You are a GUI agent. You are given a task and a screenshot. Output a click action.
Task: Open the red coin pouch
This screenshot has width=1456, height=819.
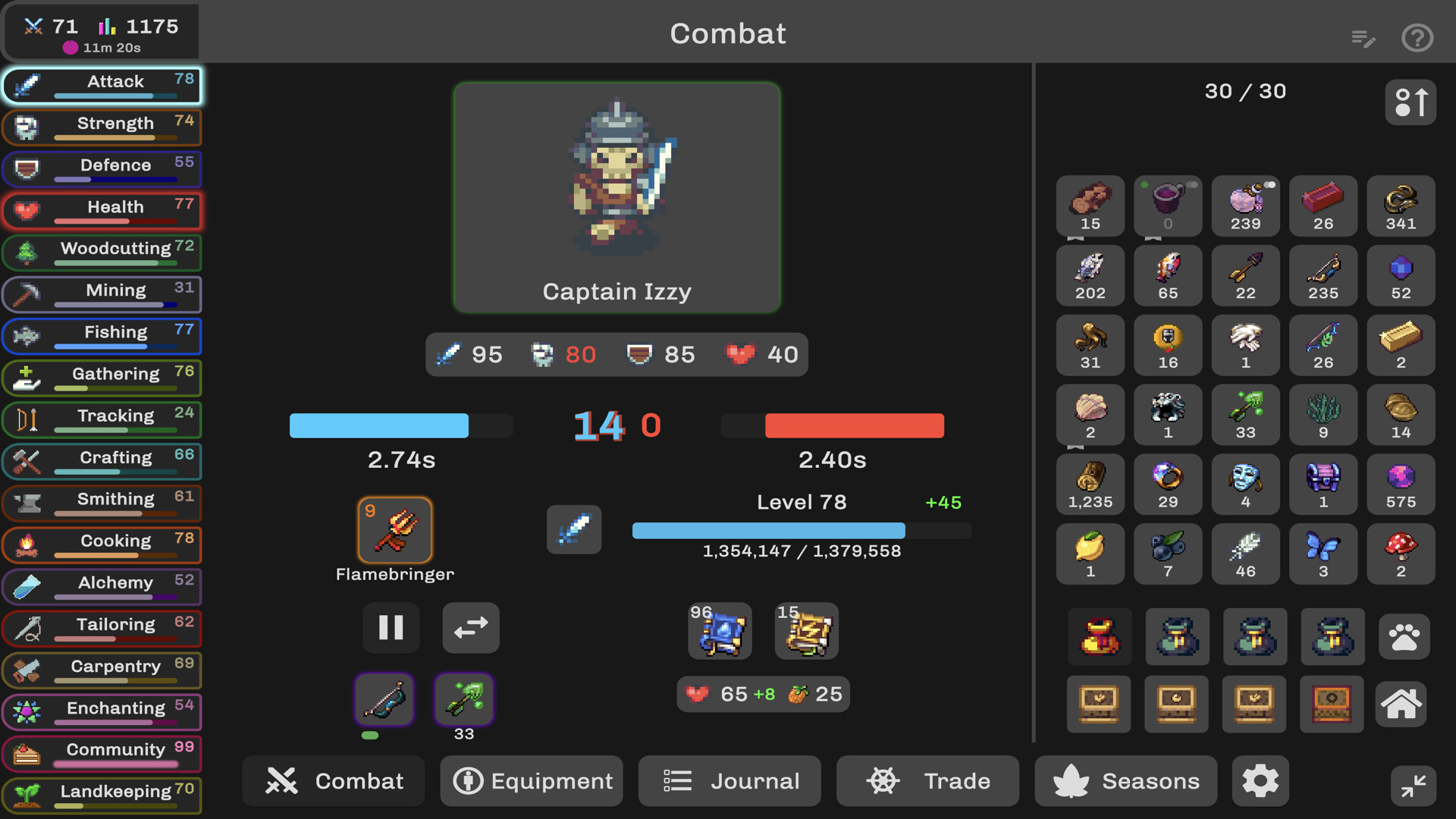pos(1100,637)
